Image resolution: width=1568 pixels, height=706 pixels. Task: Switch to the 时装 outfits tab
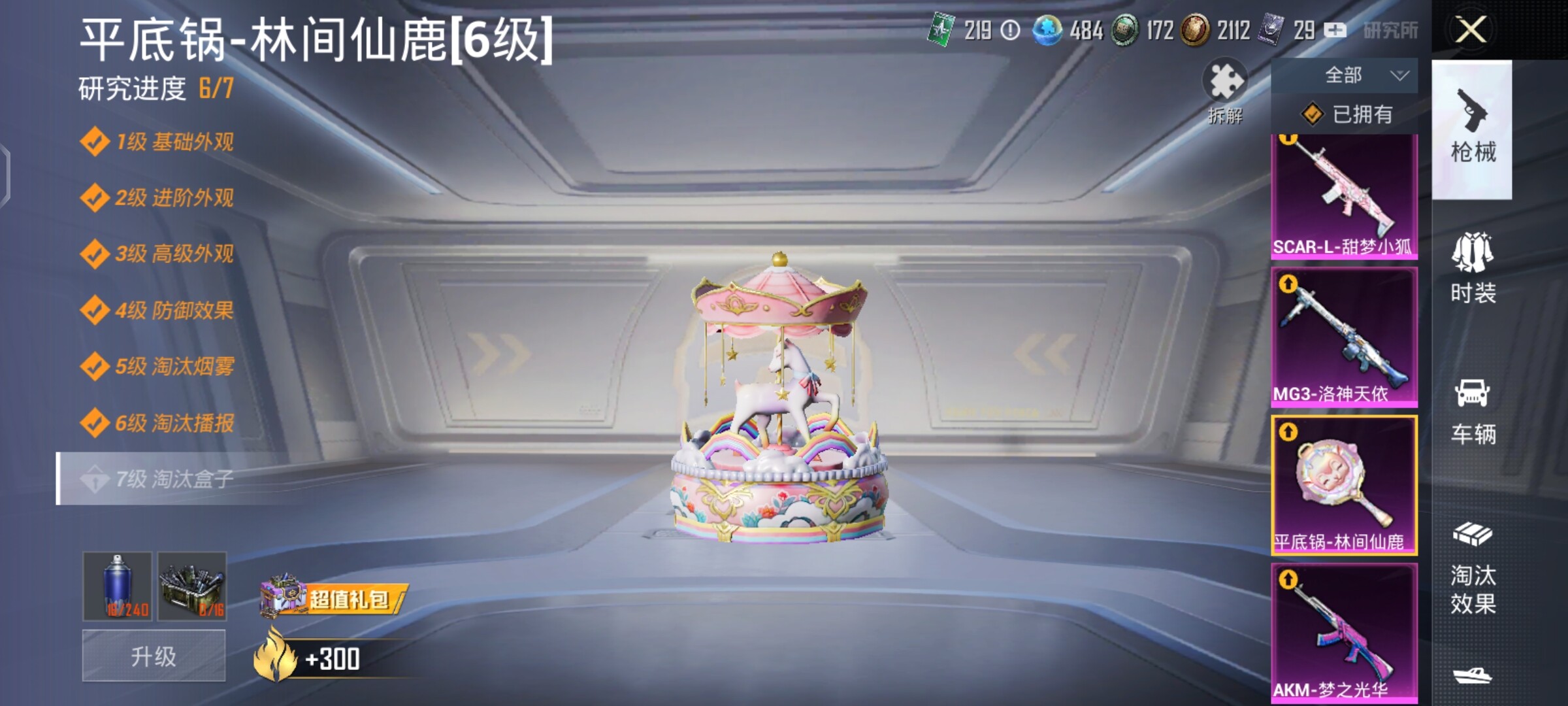(1473, 268)
